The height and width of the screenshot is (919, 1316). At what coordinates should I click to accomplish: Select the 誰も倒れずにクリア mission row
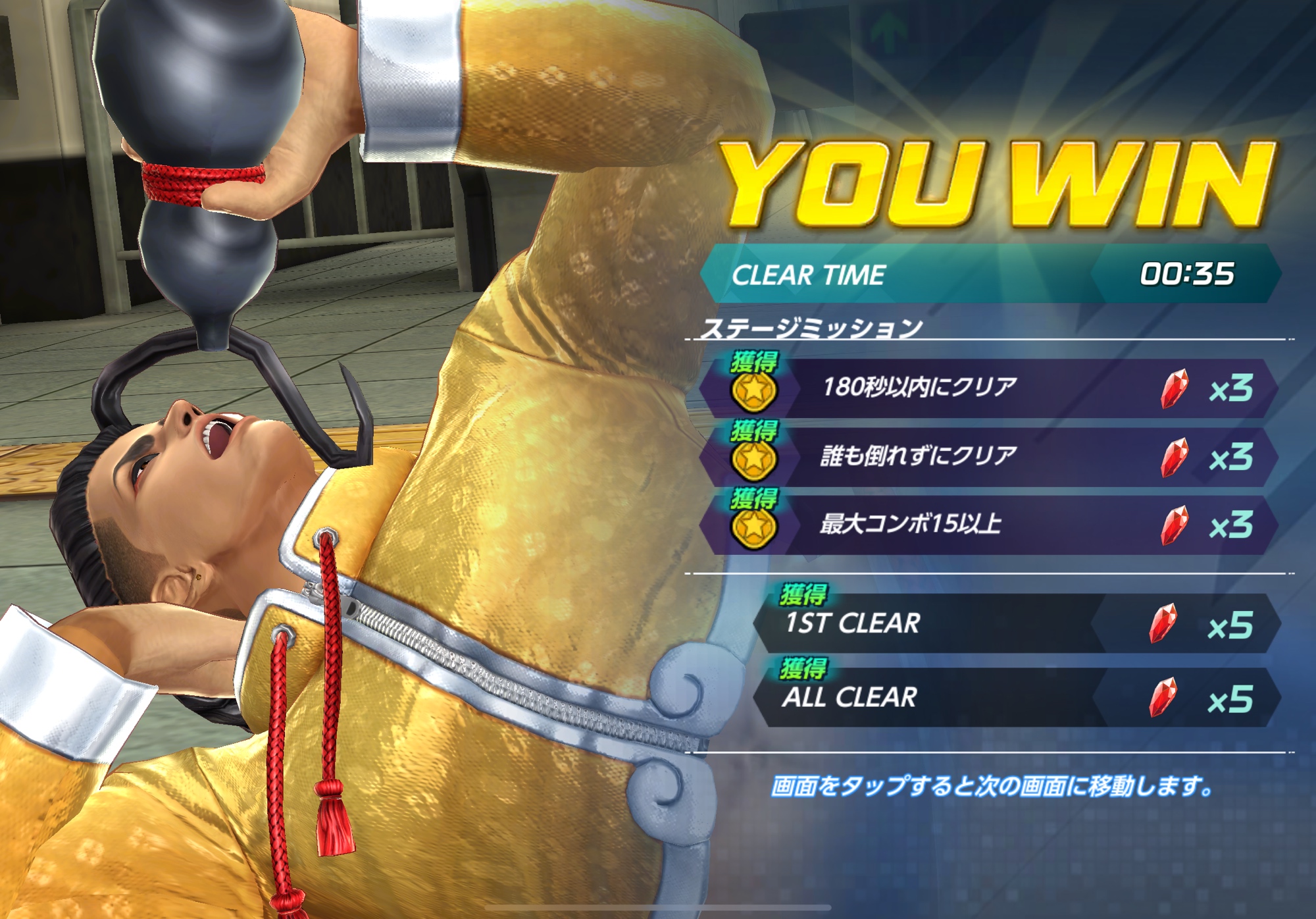click(x=987, y=456)
